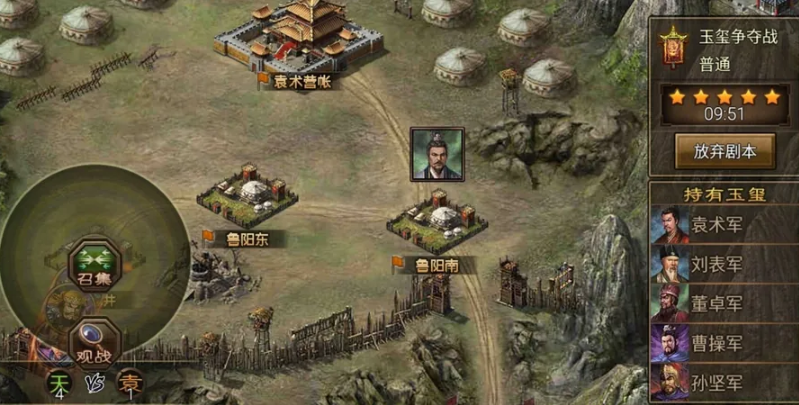Tap the red 袁 faction badge
The width and height of the screenshot is (799, 405).
[x=129, y=384]
